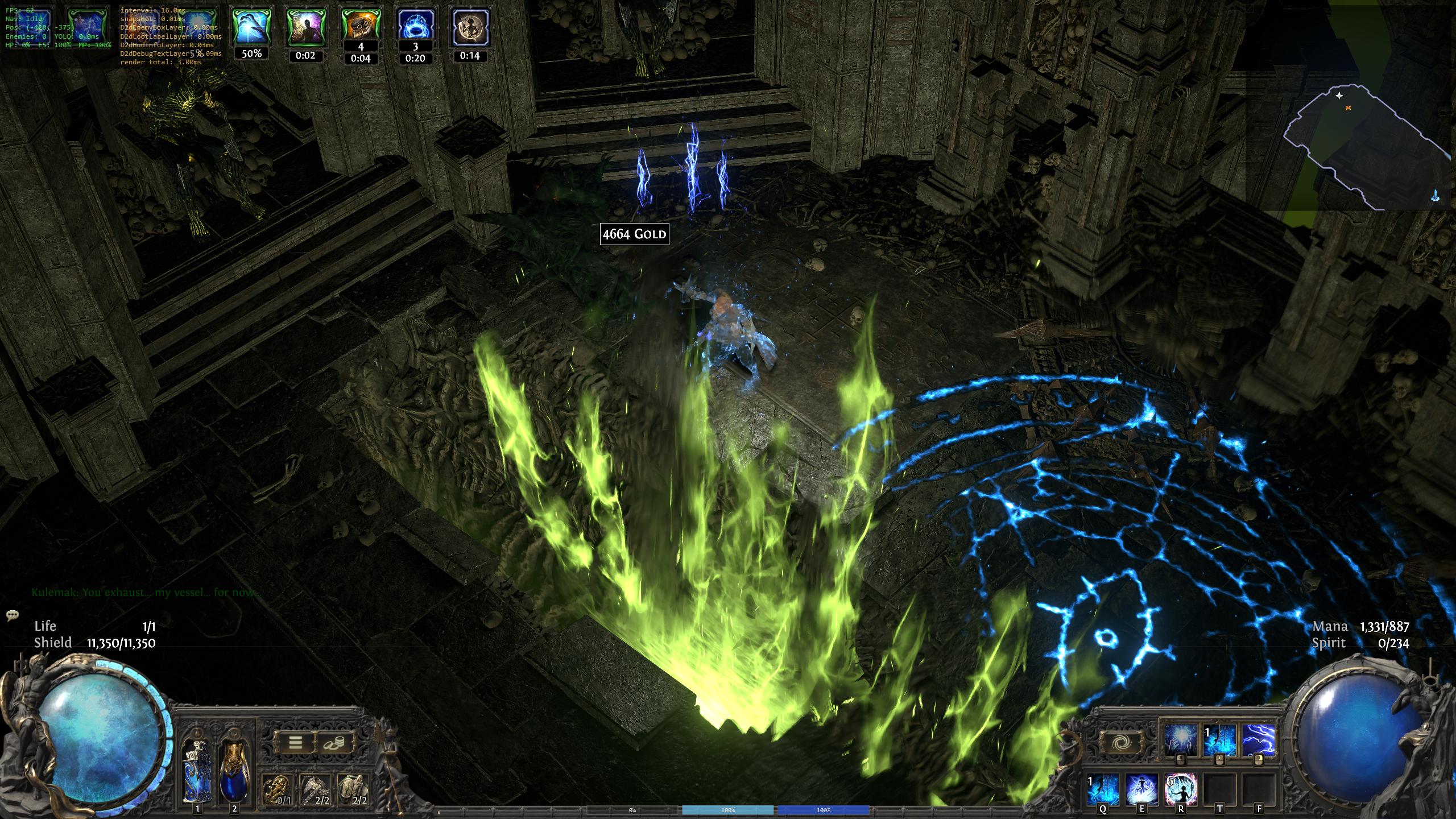This screenshot has width=1456, height=819.
Task: Activate the E hotkey frost figure skill
Action: [x=1141, y=789]
